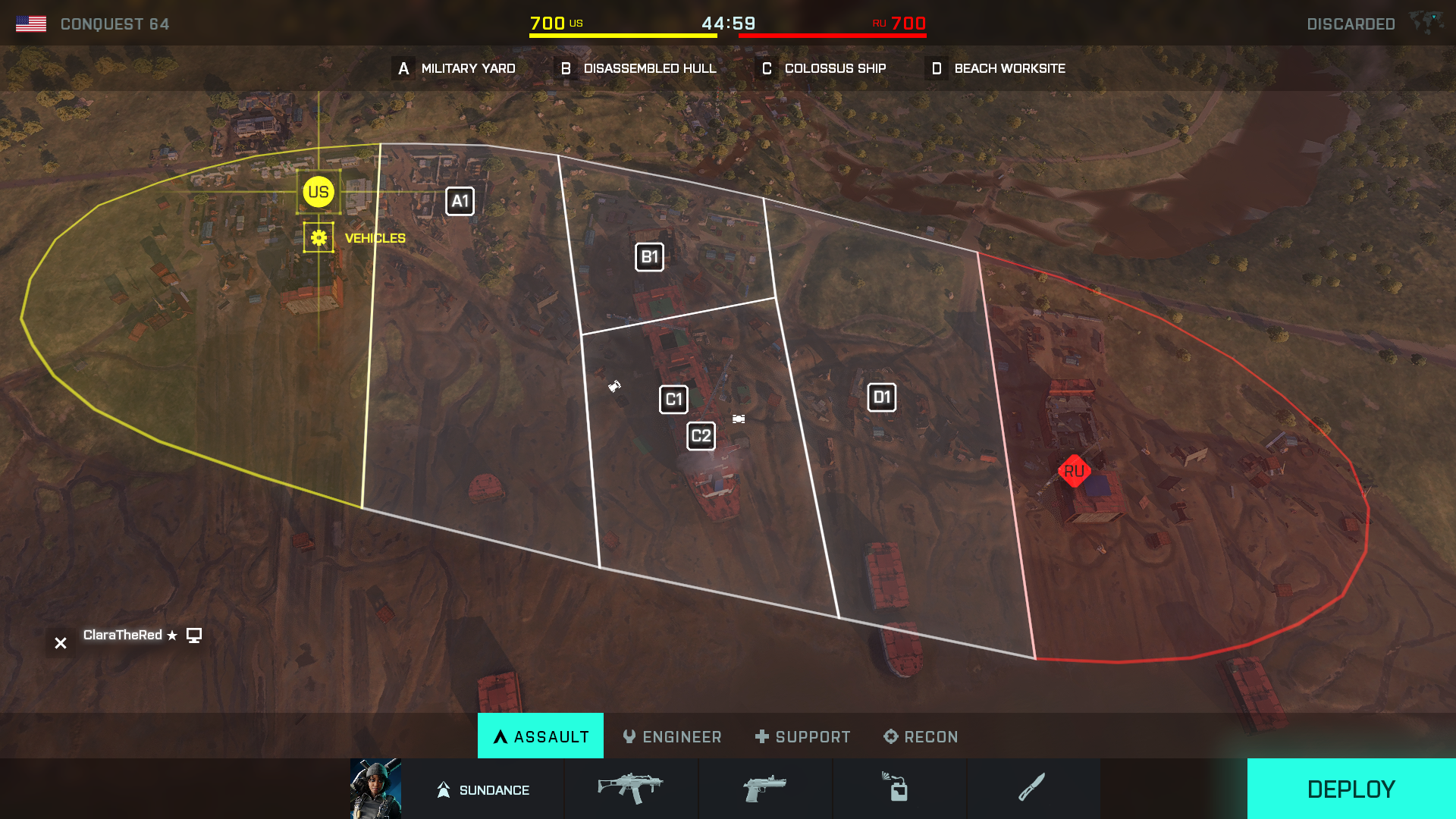Select deploy point A1 at Military Yard

pos(459,201)
